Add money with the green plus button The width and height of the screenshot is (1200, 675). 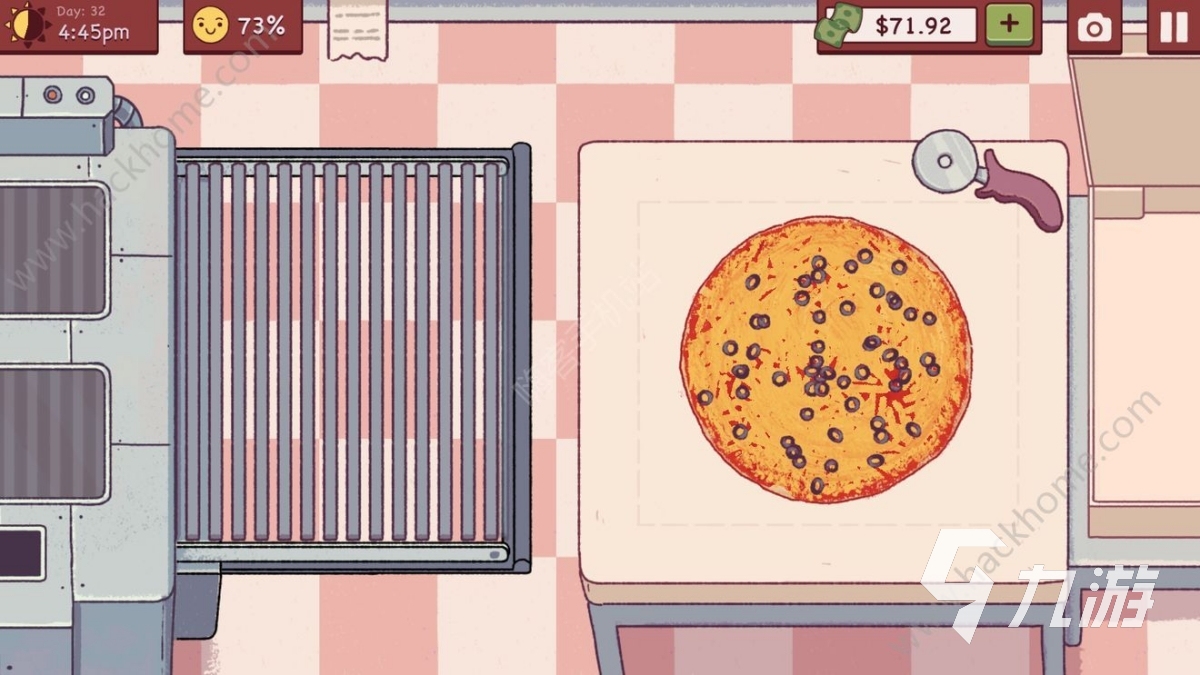point(1009,25)
